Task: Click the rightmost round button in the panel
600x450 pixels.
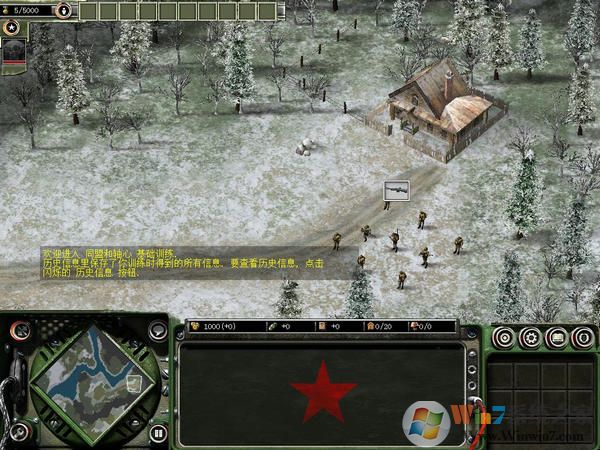Action: pyautogui.click(x=583, y=338)
